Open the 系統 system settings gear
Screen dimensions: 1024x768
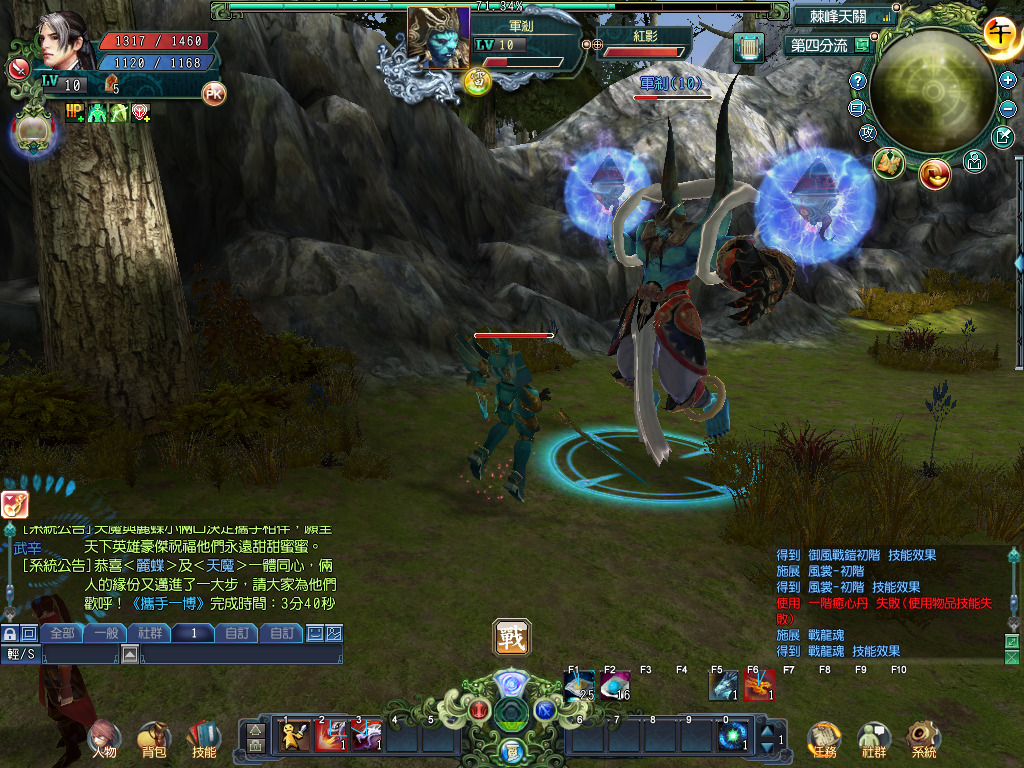[923, 739]
